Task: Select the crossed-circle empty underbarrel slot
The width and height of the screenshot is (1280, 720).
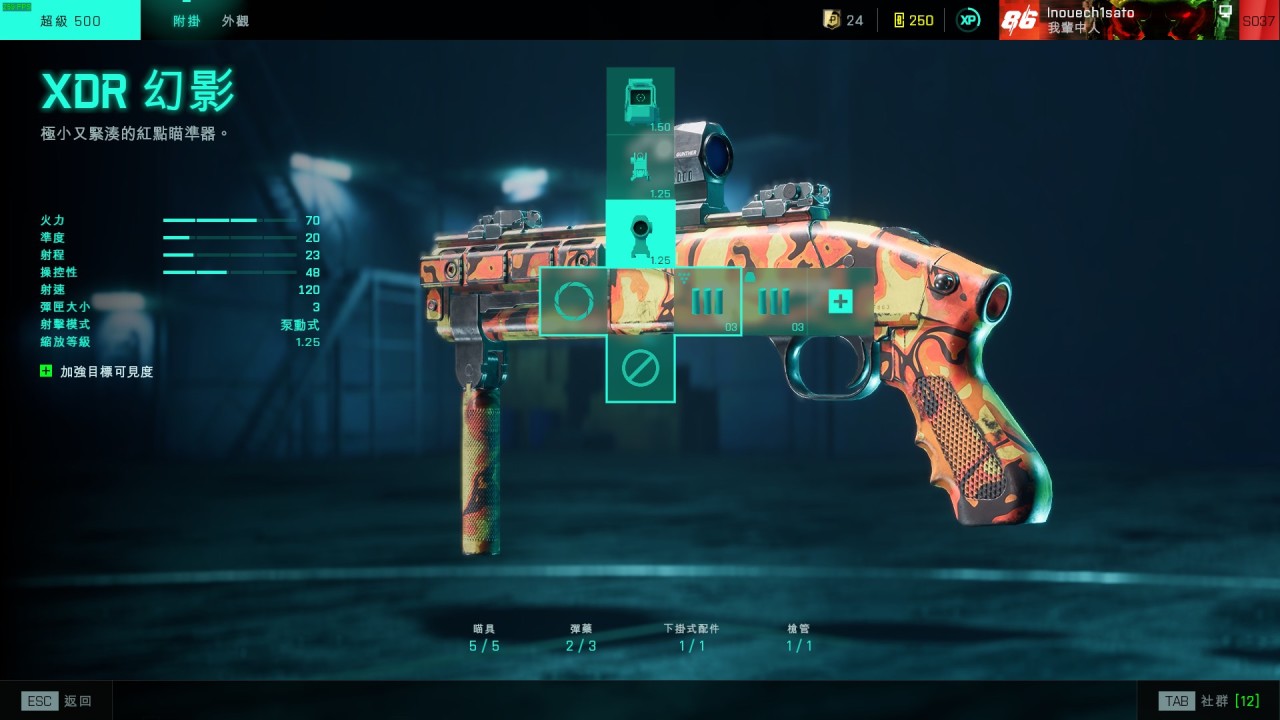Action: pyautogui.click(x=640, y=369)
